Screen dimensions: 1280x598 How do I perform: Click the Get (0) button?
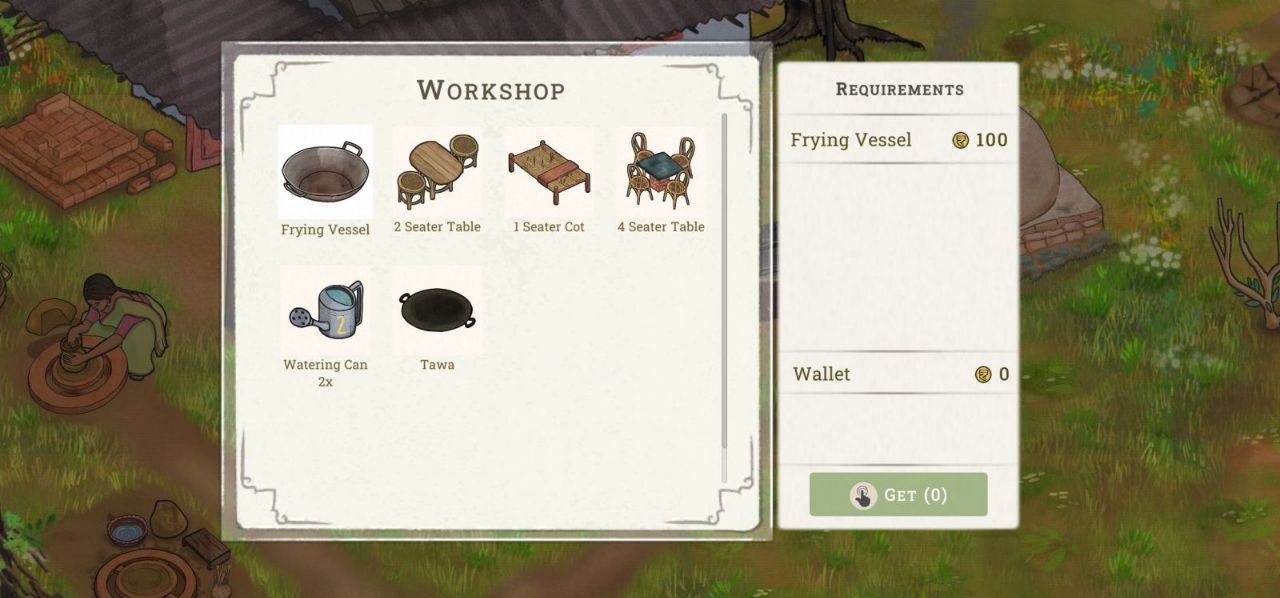coord(898,495)
